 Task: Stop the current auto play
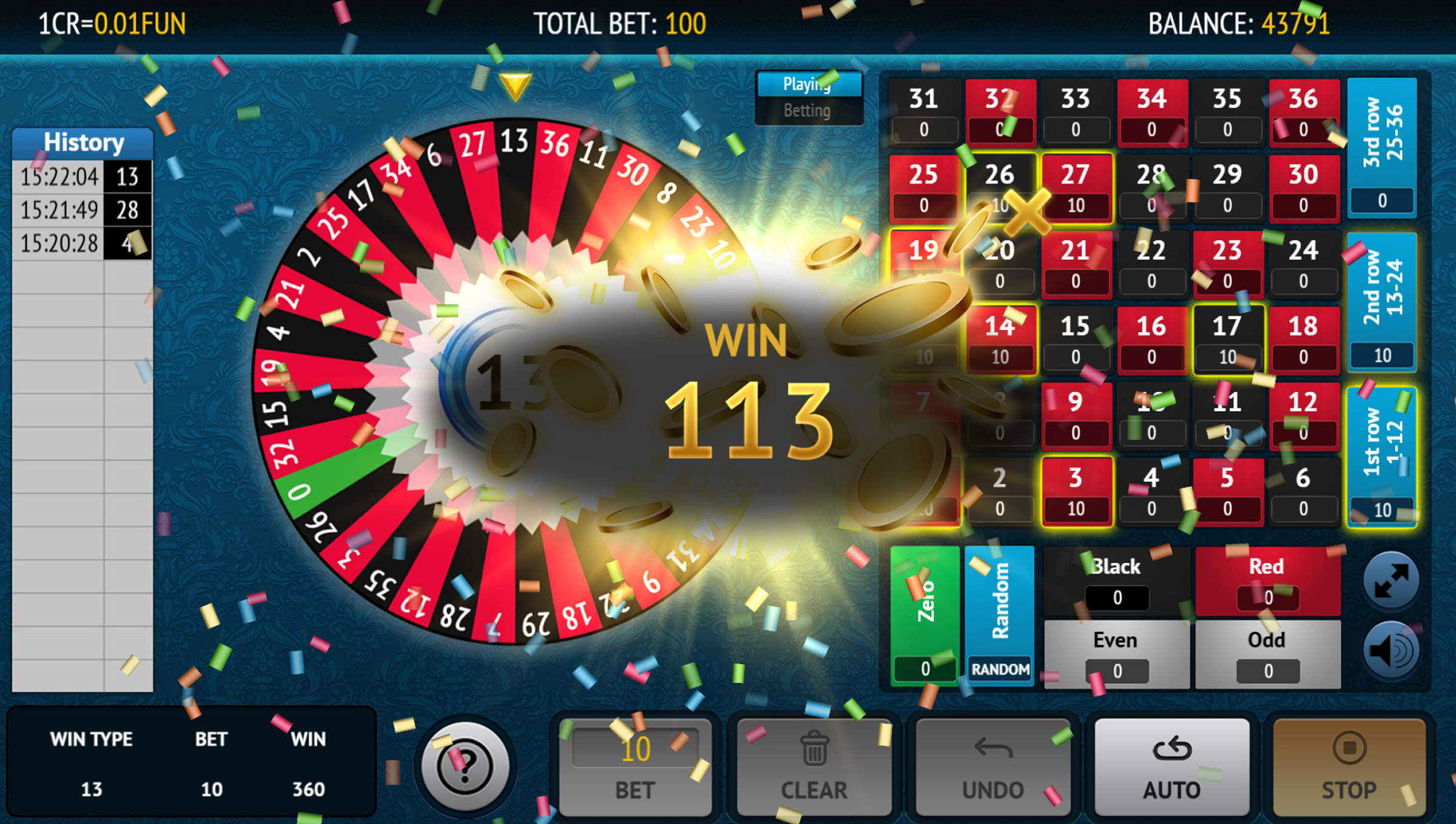pos(1349,767)
